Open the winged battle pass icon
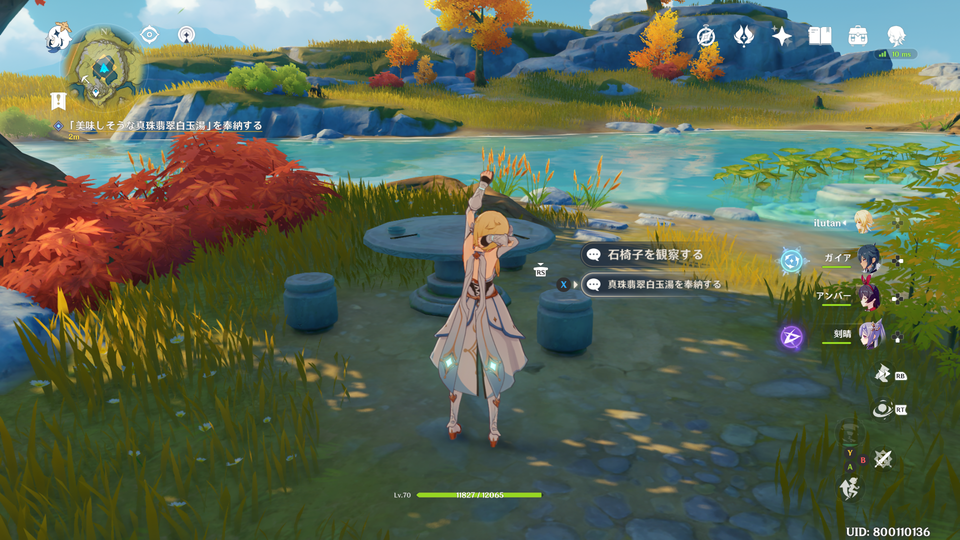The height and width of the screenshot is (540, 960). point(743,36)
